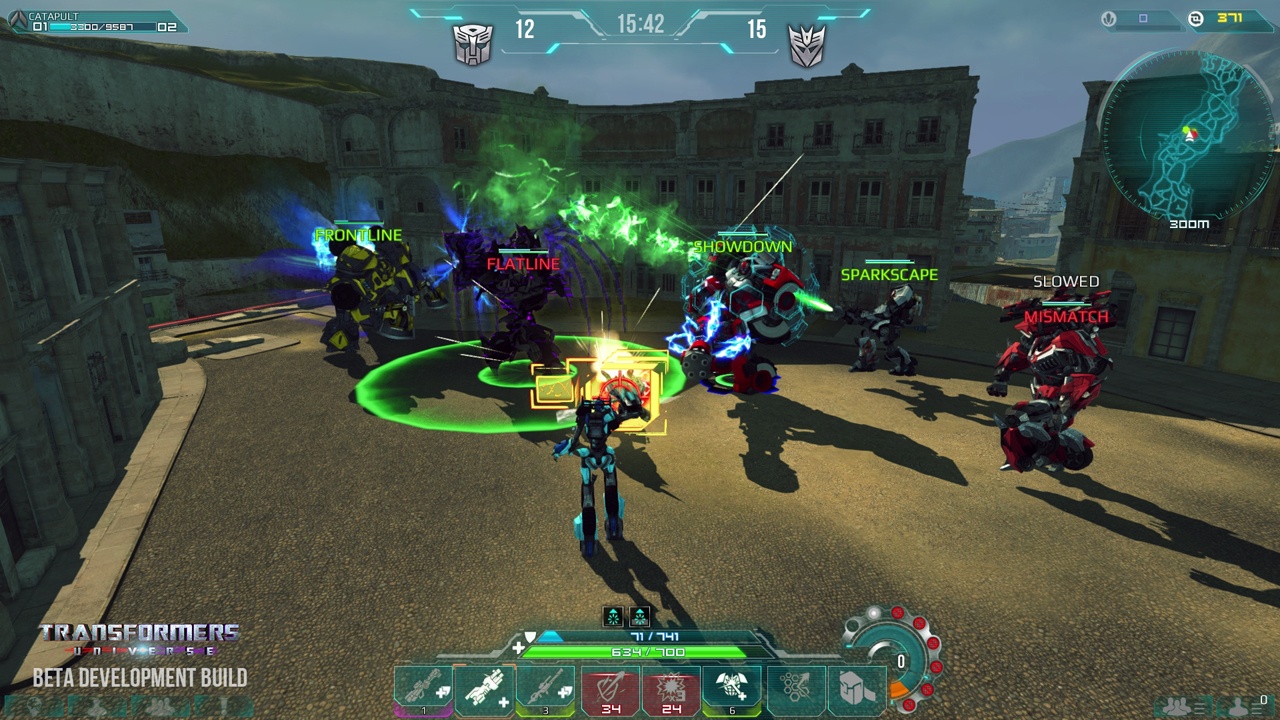Activate the repair tool with plus sign

click(484, 690)
